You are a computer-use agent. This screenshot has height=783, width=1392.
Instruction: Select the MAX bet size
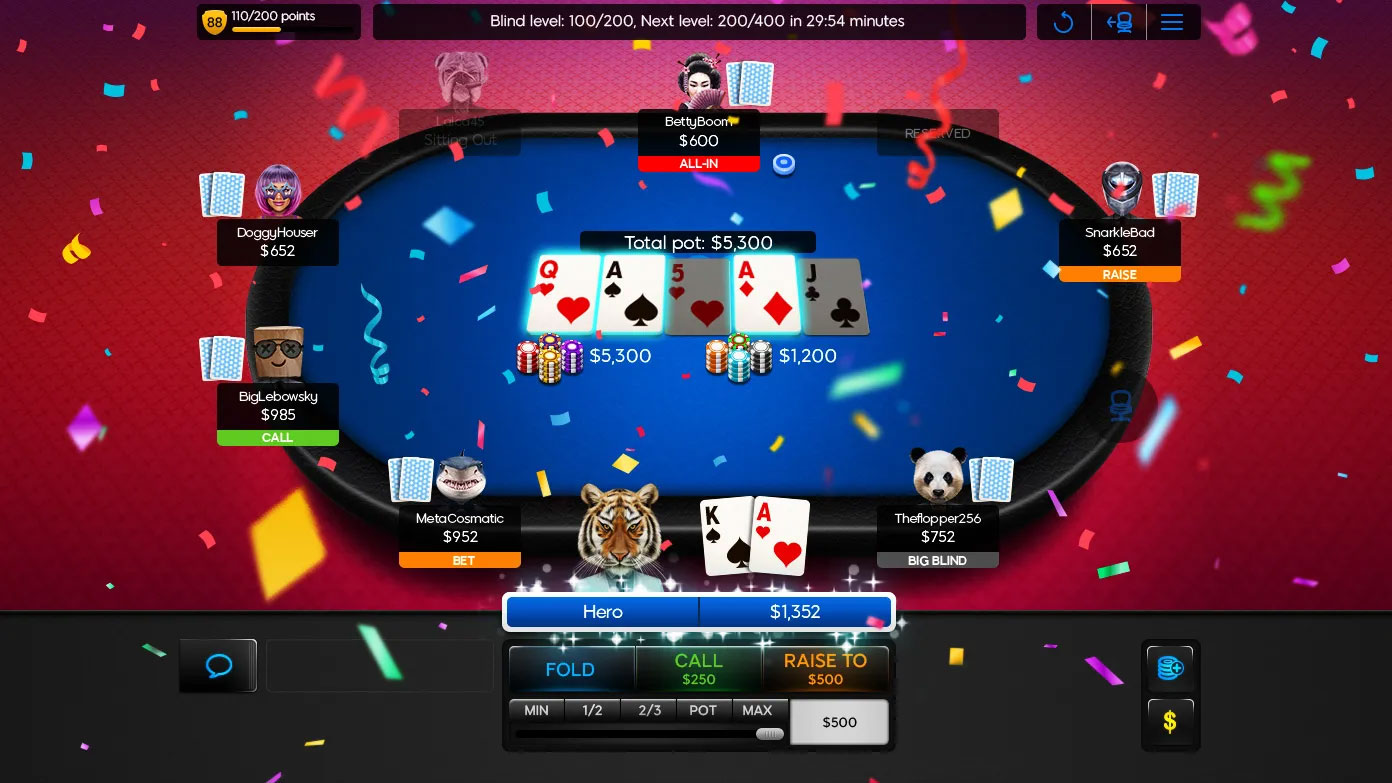pos(757,710)
